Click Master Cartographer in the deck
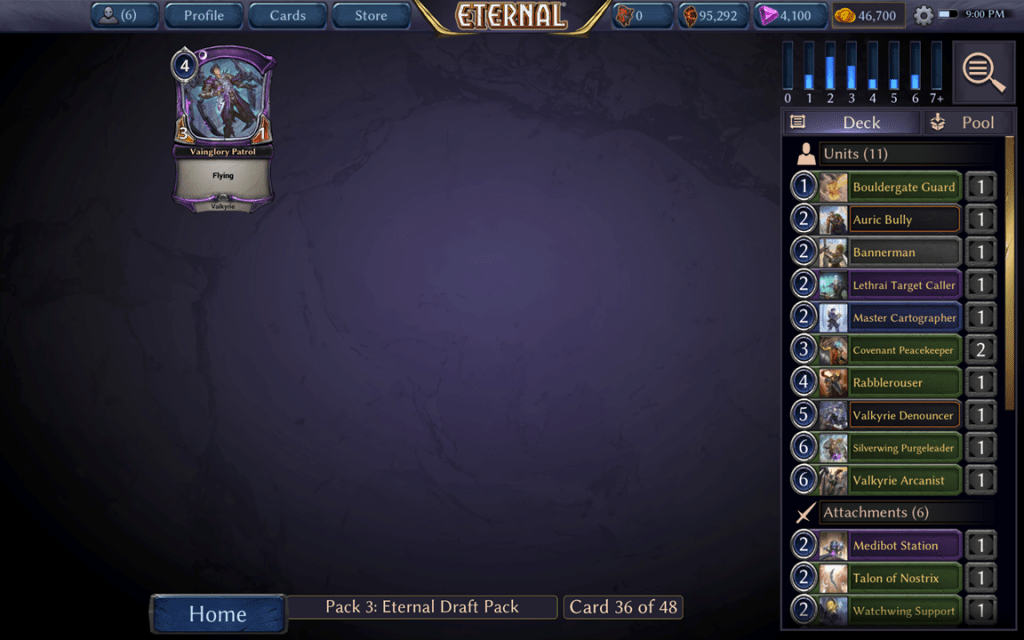The image size is (1024, 640). [903, 318]
